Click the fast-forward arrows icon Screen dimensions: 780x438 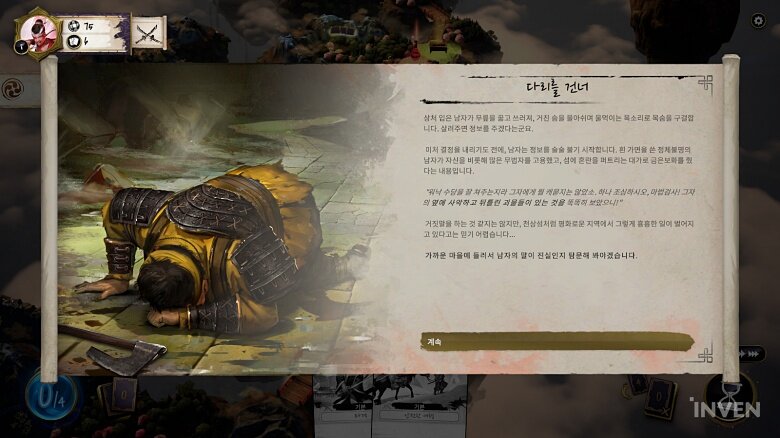tap(752, 353)
